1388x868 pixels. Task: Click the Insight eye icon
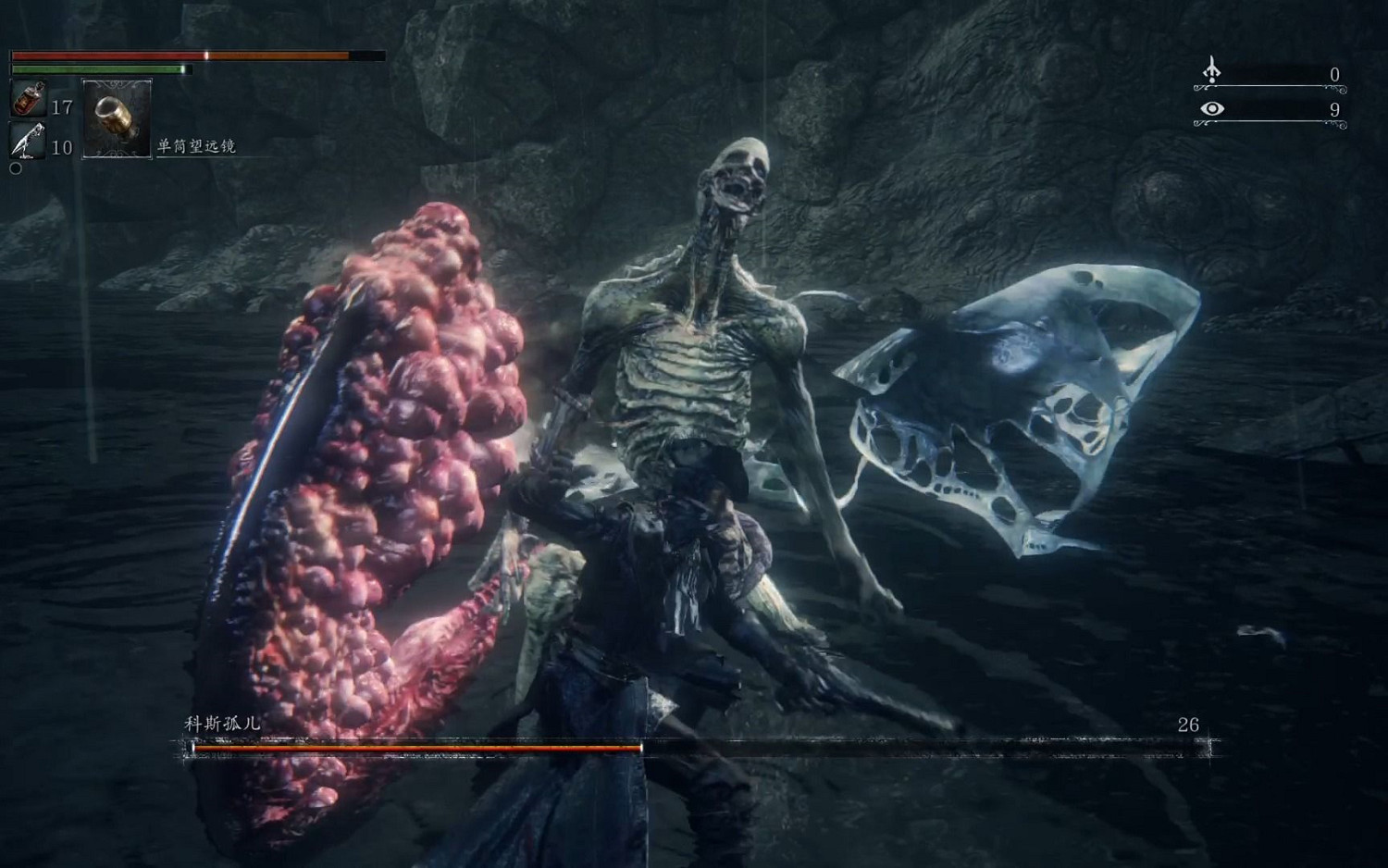pyautogui.click(x=1211, y=109)
